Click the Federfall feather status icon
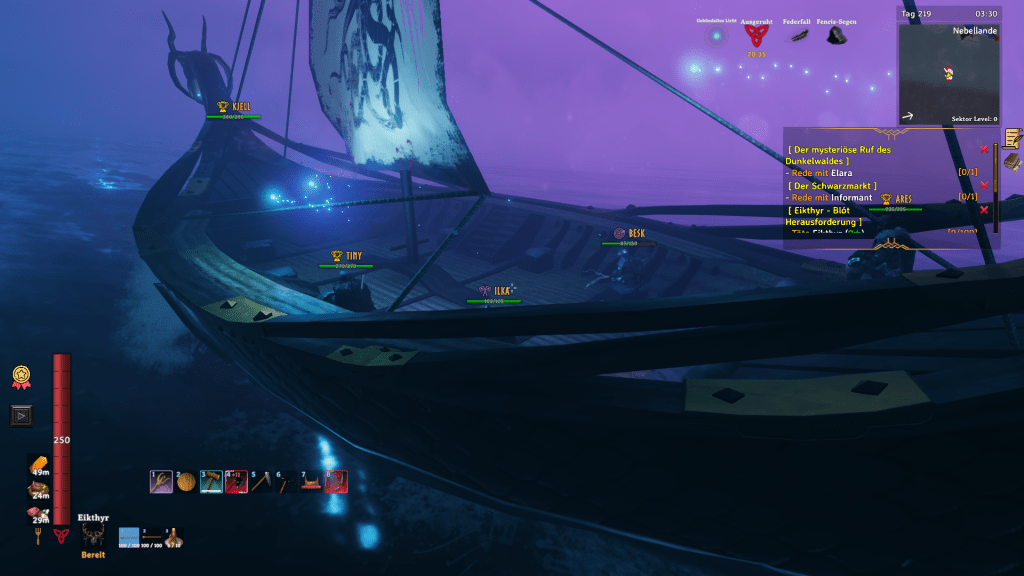Viewport: 1024px width, 576px height. (798, 36)
